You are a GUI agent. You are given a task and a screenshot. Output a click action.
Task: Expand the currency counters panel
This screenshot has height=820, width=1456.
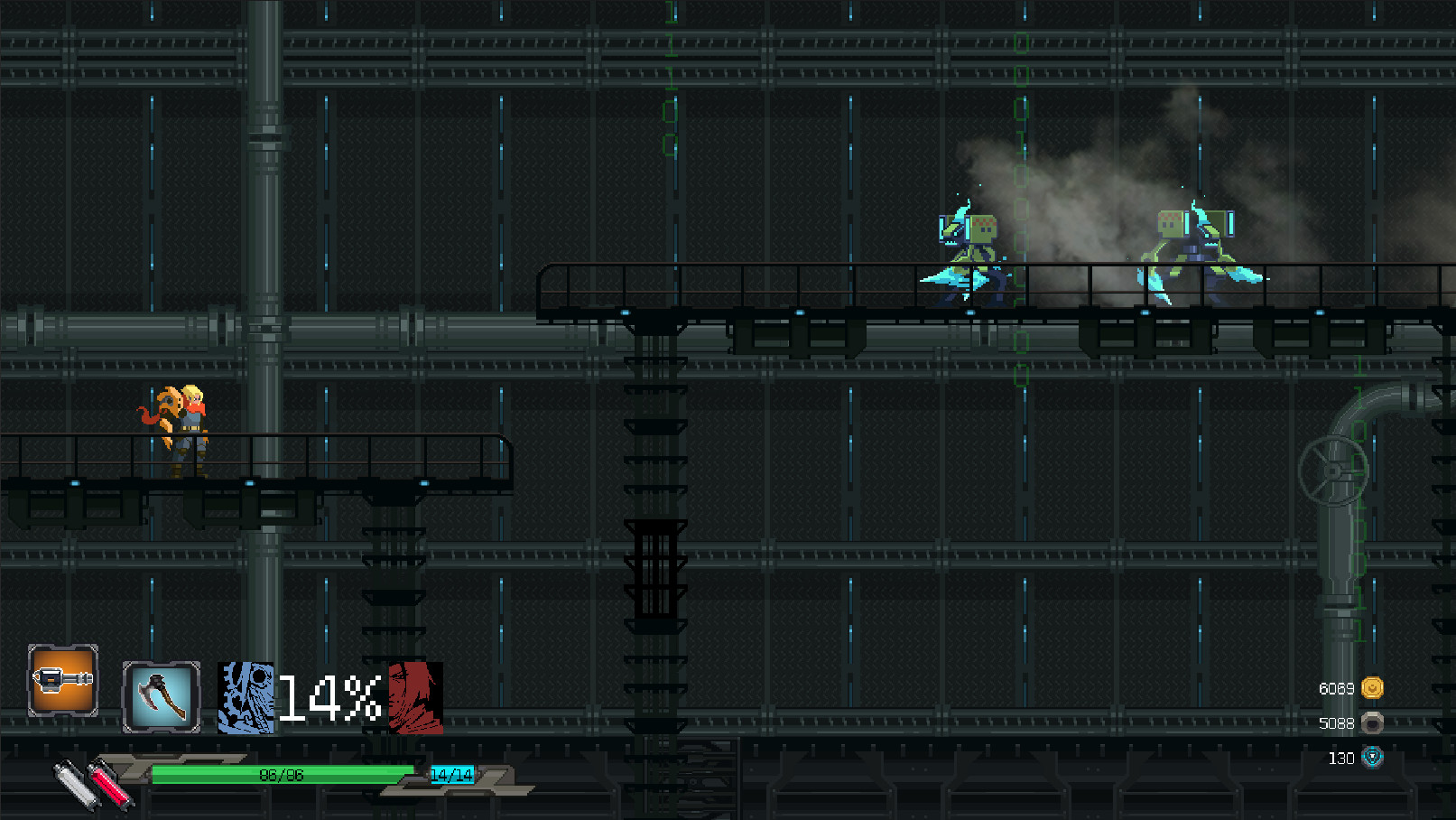(1354, 722)
